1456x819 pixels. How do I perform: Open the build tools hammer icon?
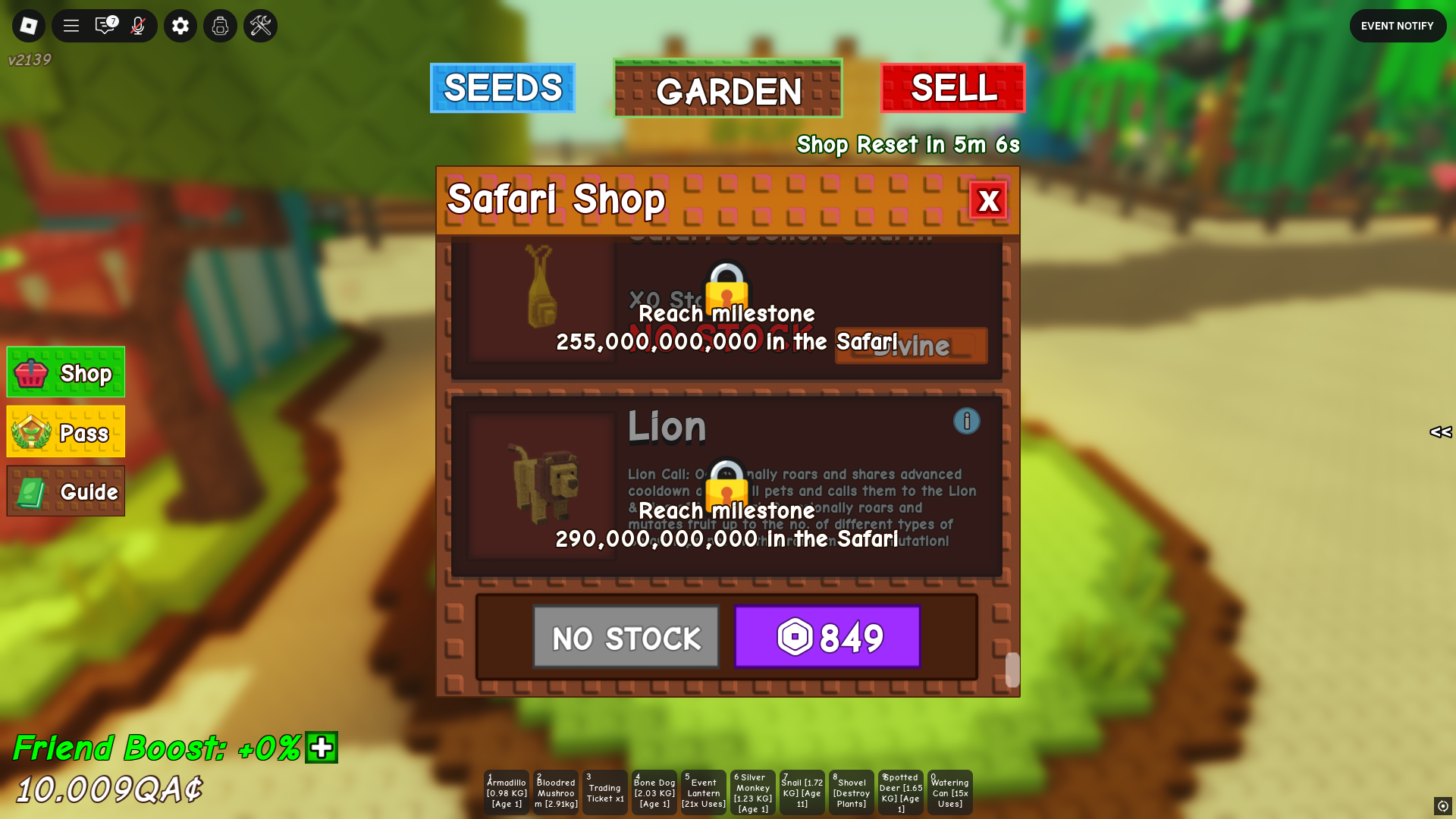260,25
